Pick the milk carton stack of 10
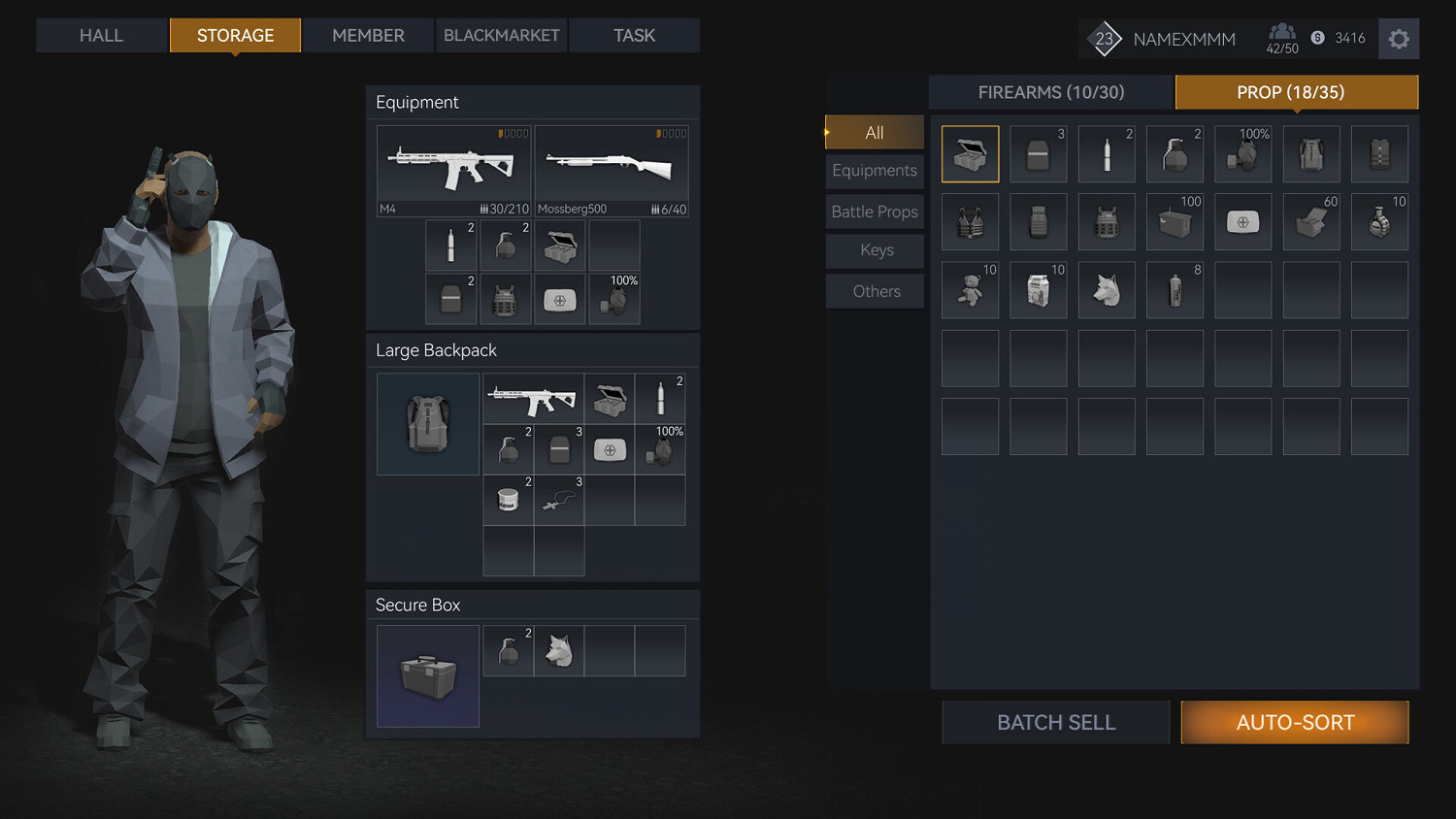Viewport: 1456px width, 819px height. pos(1038,289)
